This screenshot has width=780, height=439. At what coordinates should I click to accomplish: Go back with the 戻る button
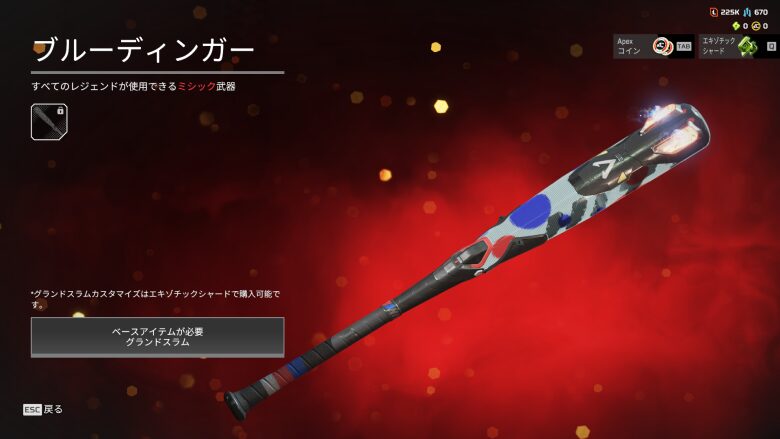44,409
